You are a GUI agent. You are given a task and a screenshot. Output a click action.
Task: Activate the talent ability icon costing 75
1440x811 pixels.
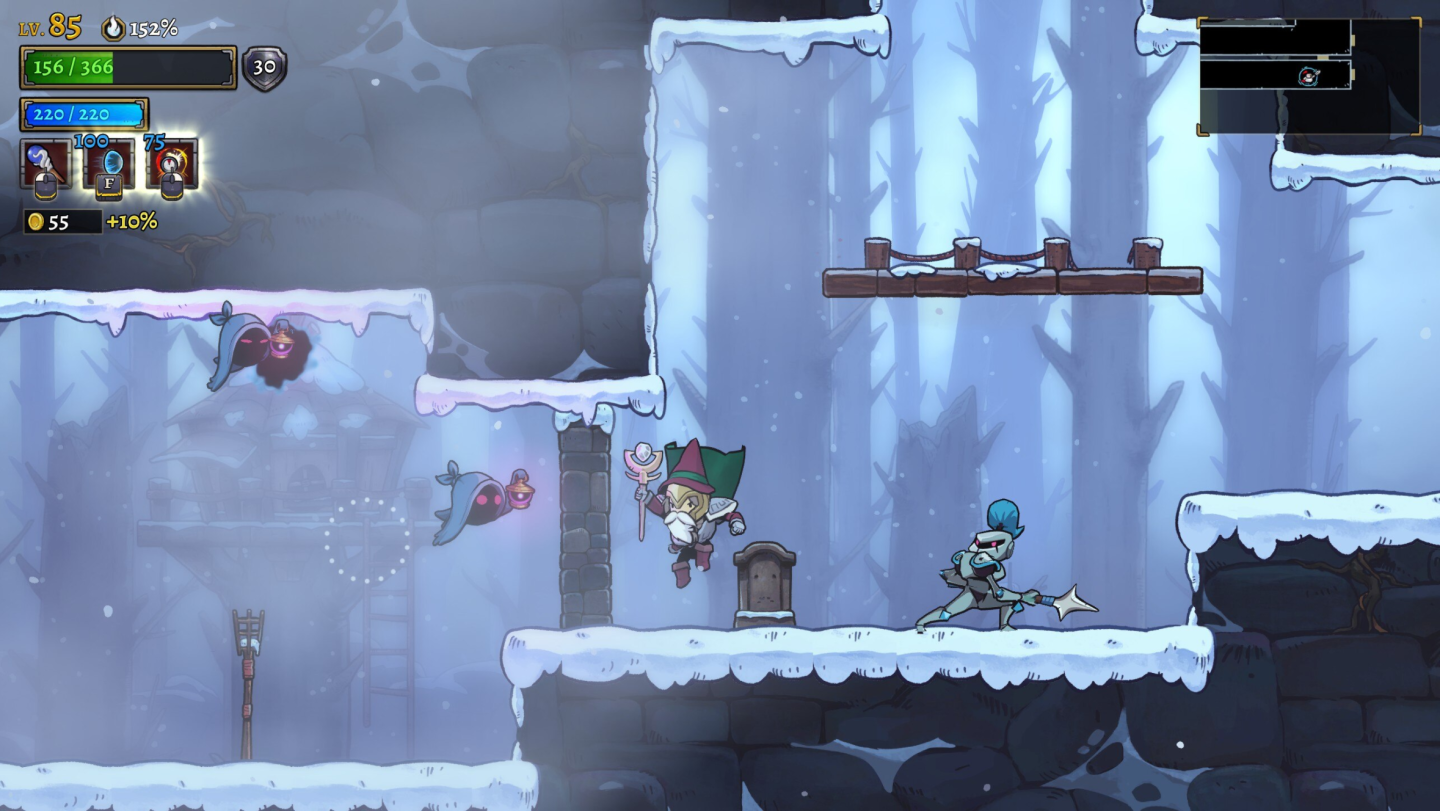170,162
